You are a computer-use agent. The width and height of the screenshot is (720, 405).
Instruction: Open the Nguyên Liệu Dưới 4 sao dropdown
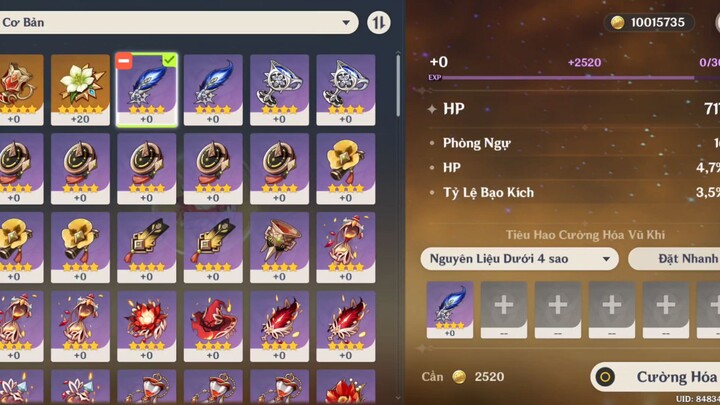coord(519,259)
